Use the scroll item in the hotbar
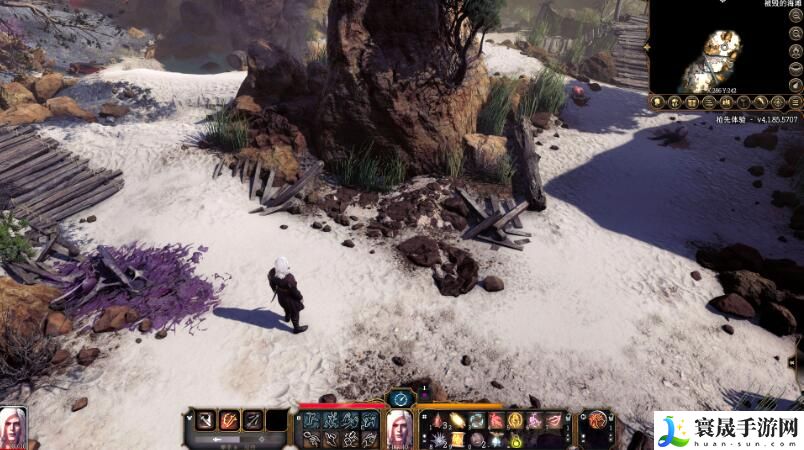The height and width of the screenshot is (450, 804). [x=455, y=438]
